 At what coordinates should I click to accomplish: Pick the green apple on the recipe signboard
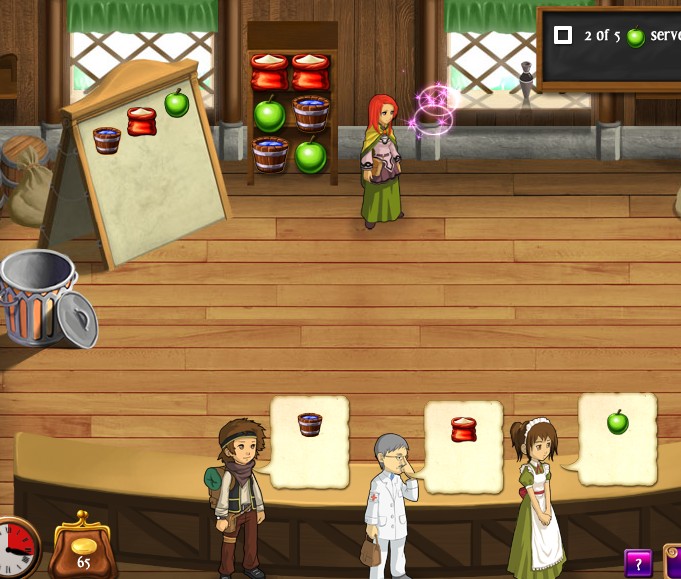click(x=176, y=103)
